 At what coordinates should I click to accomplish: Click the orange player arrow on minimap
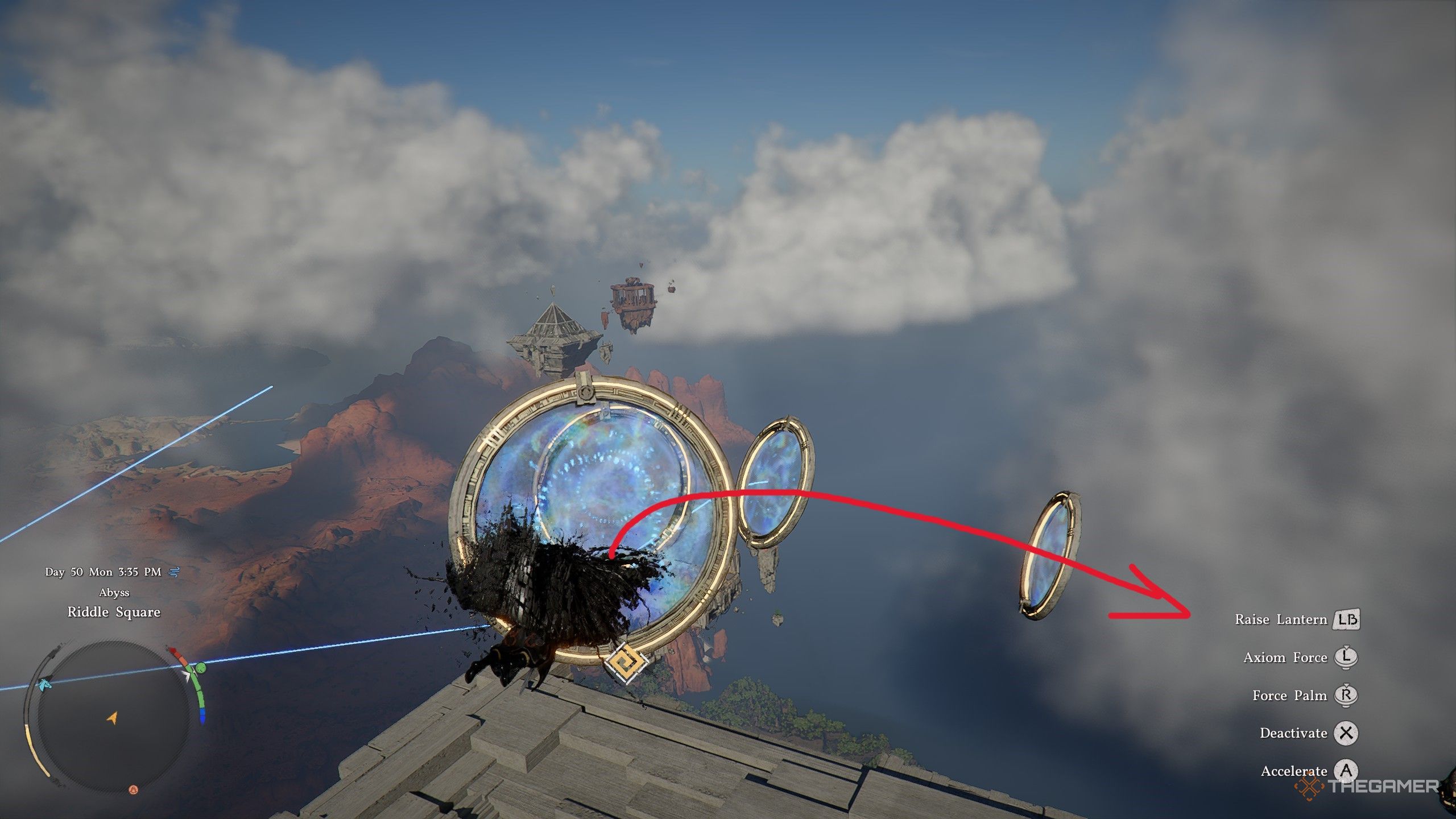point(112,718)
